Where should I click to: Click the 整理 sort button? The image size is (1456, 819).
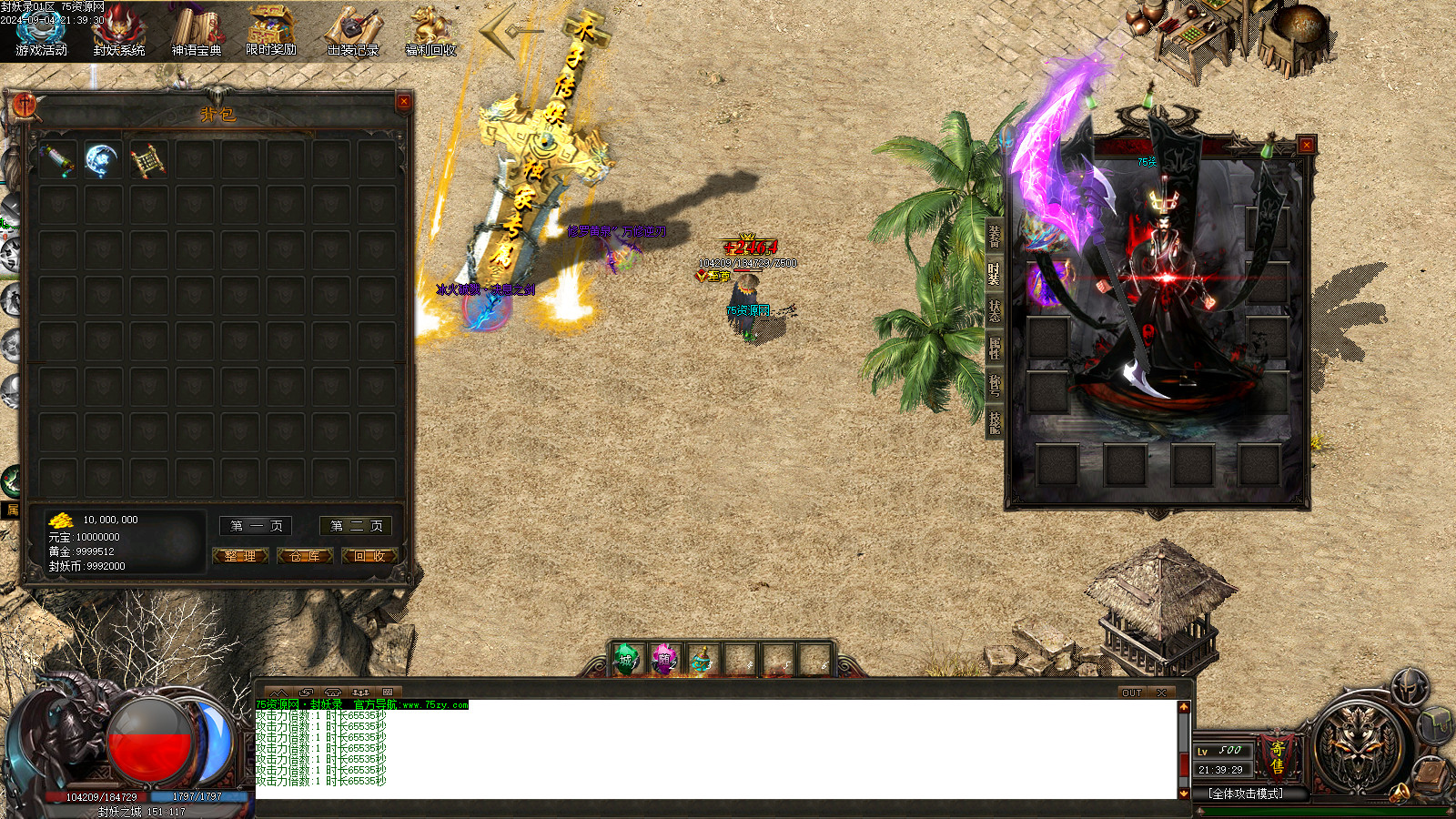[x=240, y=556]
